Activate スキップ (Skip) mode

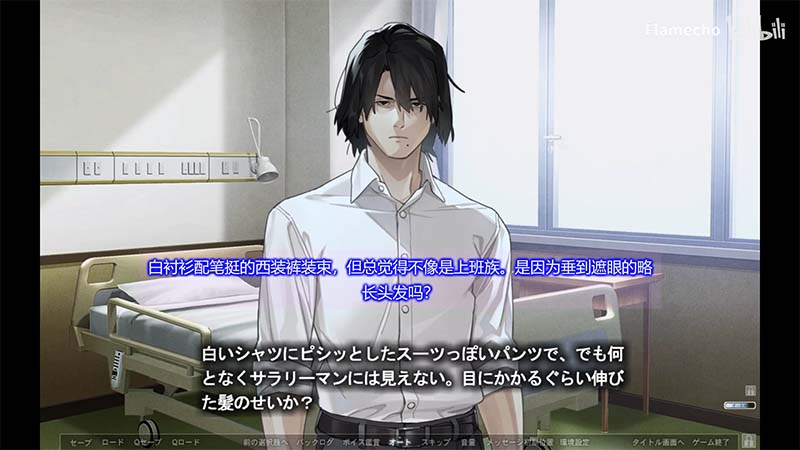coord(435,441)
